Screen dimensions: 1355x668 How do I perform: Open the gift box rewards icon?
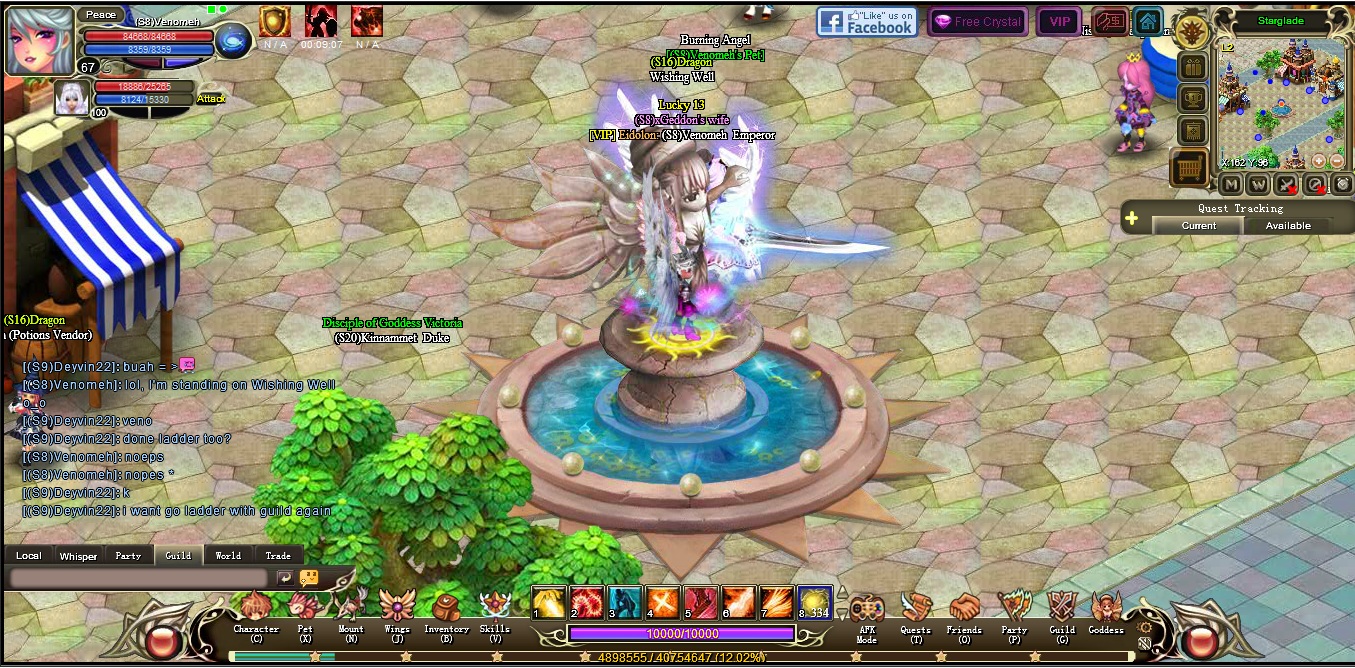coord(1192,67)
